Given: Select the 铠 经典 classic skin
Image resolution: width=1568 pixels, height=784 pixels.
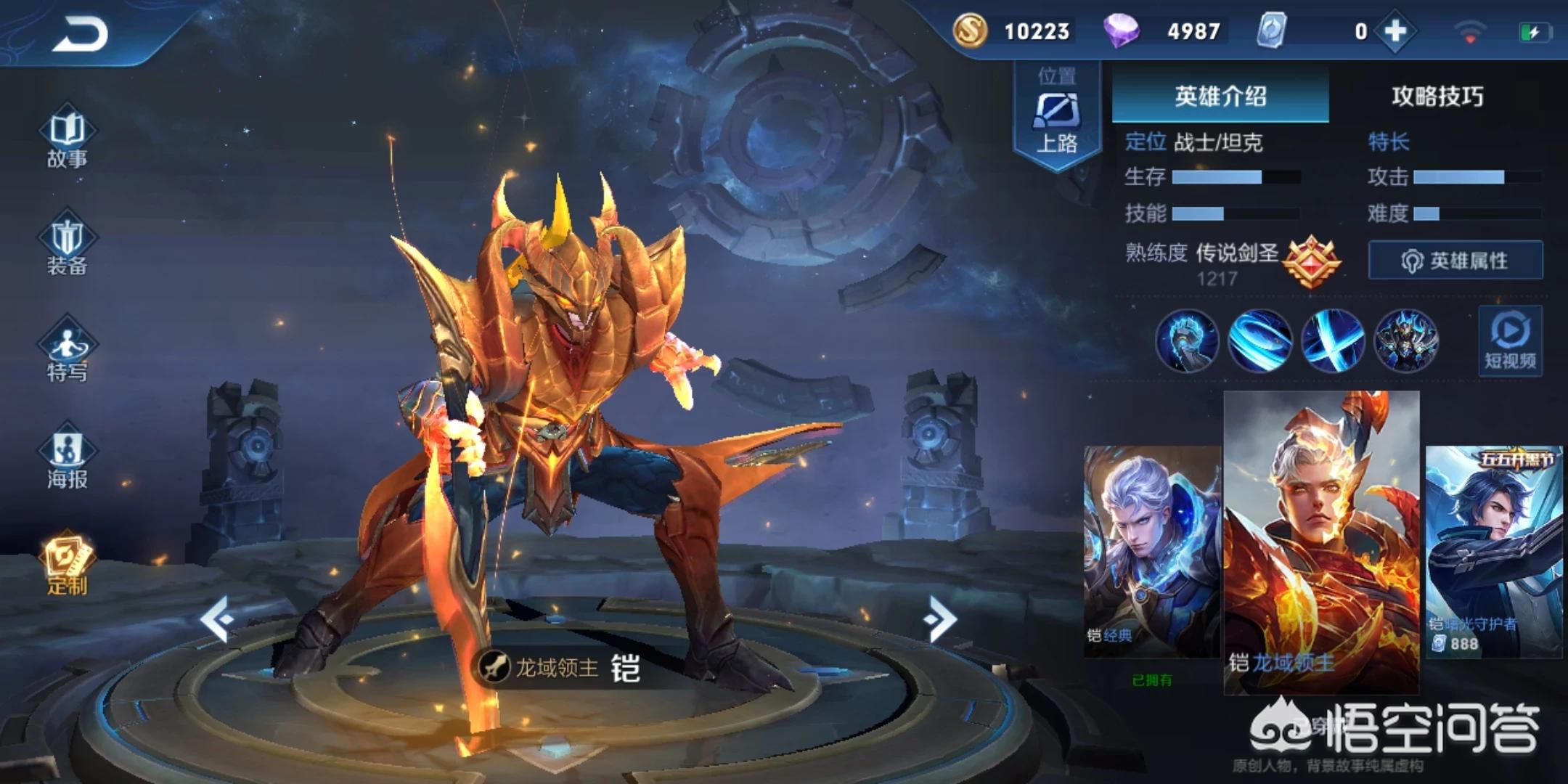Looking at the screenshot, I should pyautogui.click(x=1152, y=552).
